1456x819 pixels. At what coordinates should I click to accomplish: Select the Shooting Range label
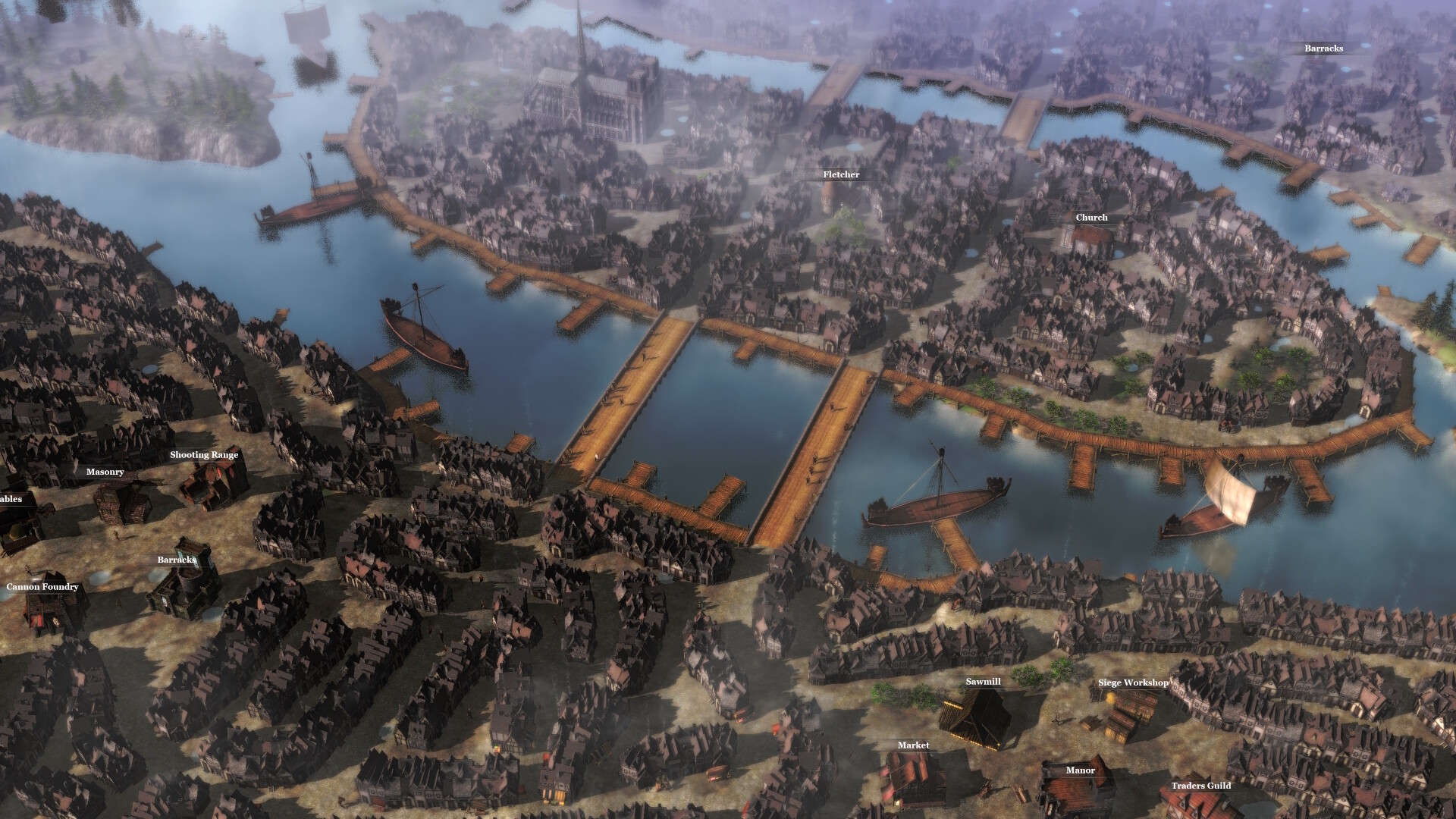click(x=205, y=455)
